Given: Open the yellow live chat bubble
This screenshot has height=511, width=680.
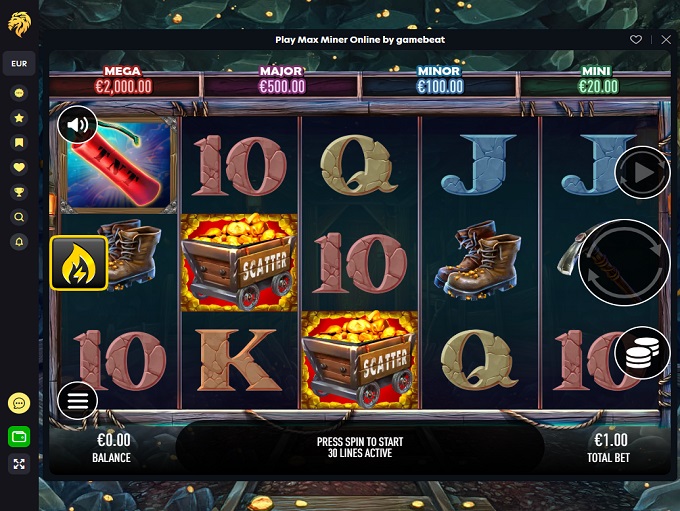Looking at the screenshot, I should [19, 403].
